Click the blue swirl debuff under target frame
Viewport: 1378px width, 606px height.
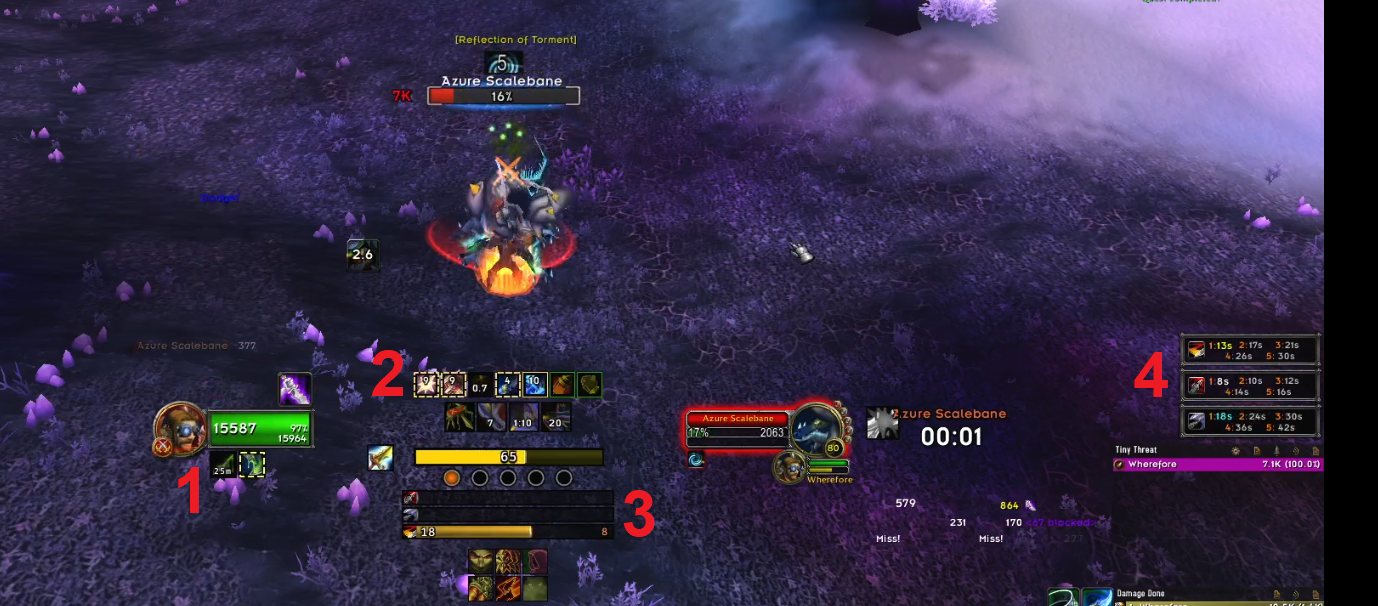pos(696,460)
